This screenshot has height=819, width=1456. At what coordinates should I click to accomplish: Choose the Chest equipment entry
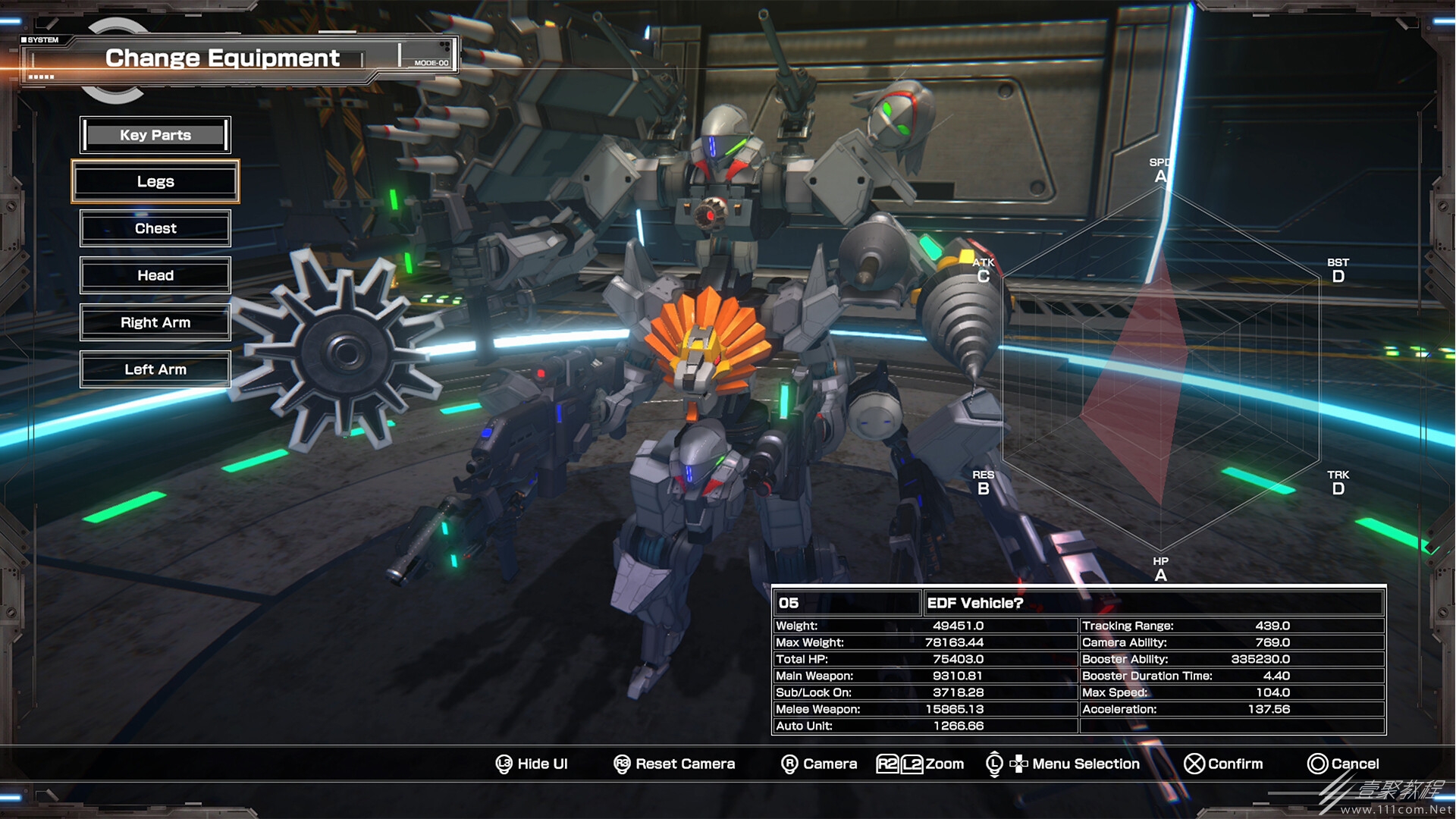[155, 229]
